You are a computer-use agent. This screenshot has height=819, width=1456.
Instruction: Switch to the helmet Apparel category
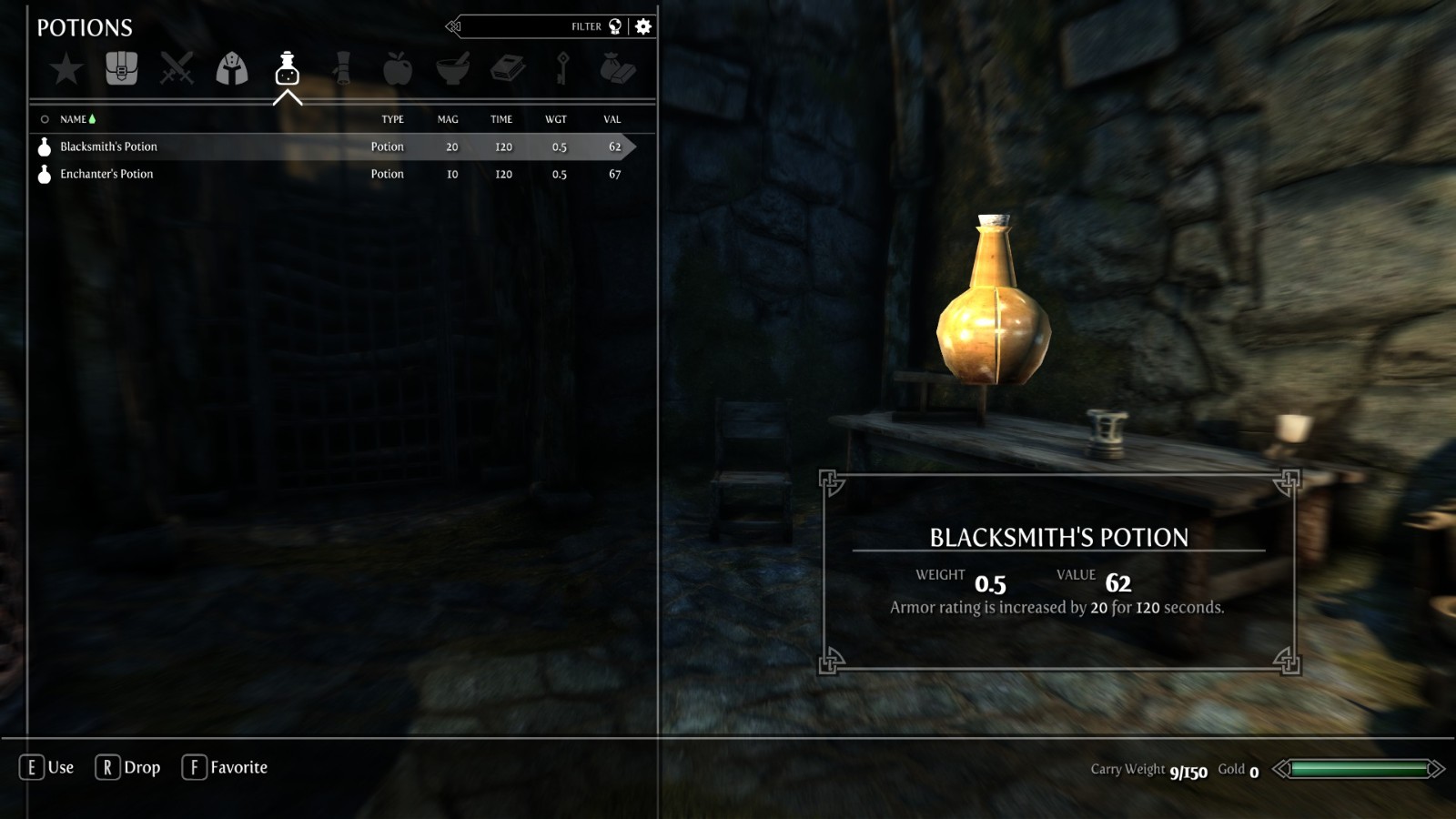click(x=232, y=68)
